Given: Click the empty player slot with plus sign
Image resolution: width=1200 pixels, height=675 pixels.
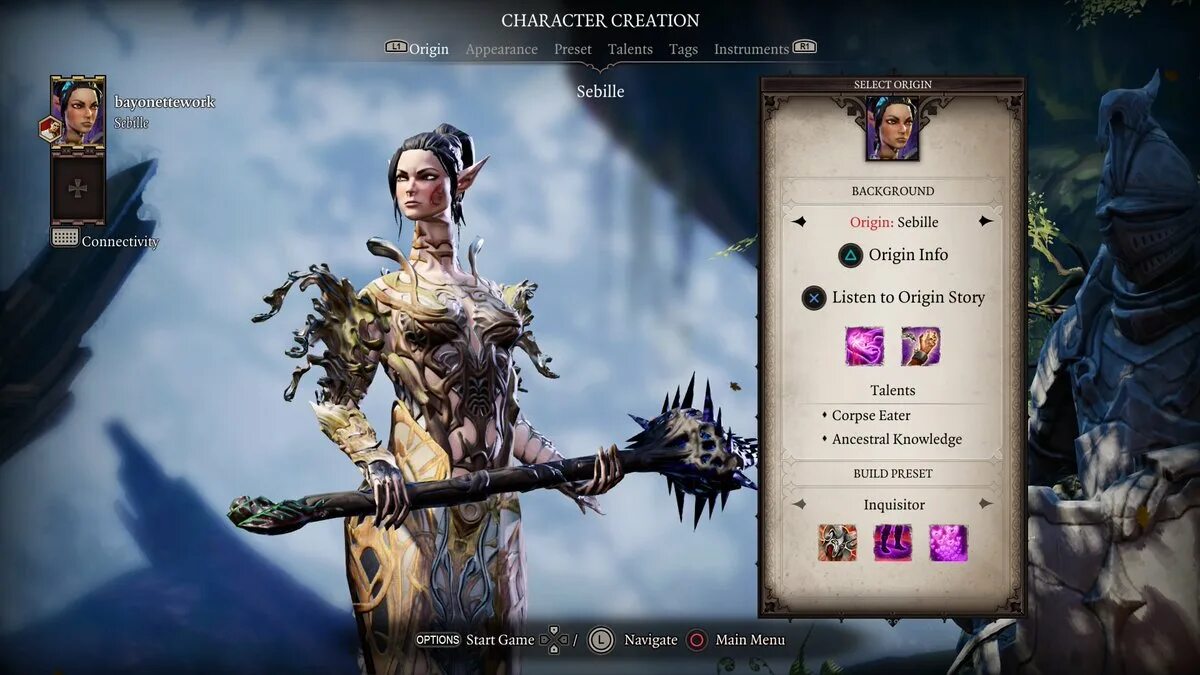Looking at the screenshot, I should (x=78, y=188).
